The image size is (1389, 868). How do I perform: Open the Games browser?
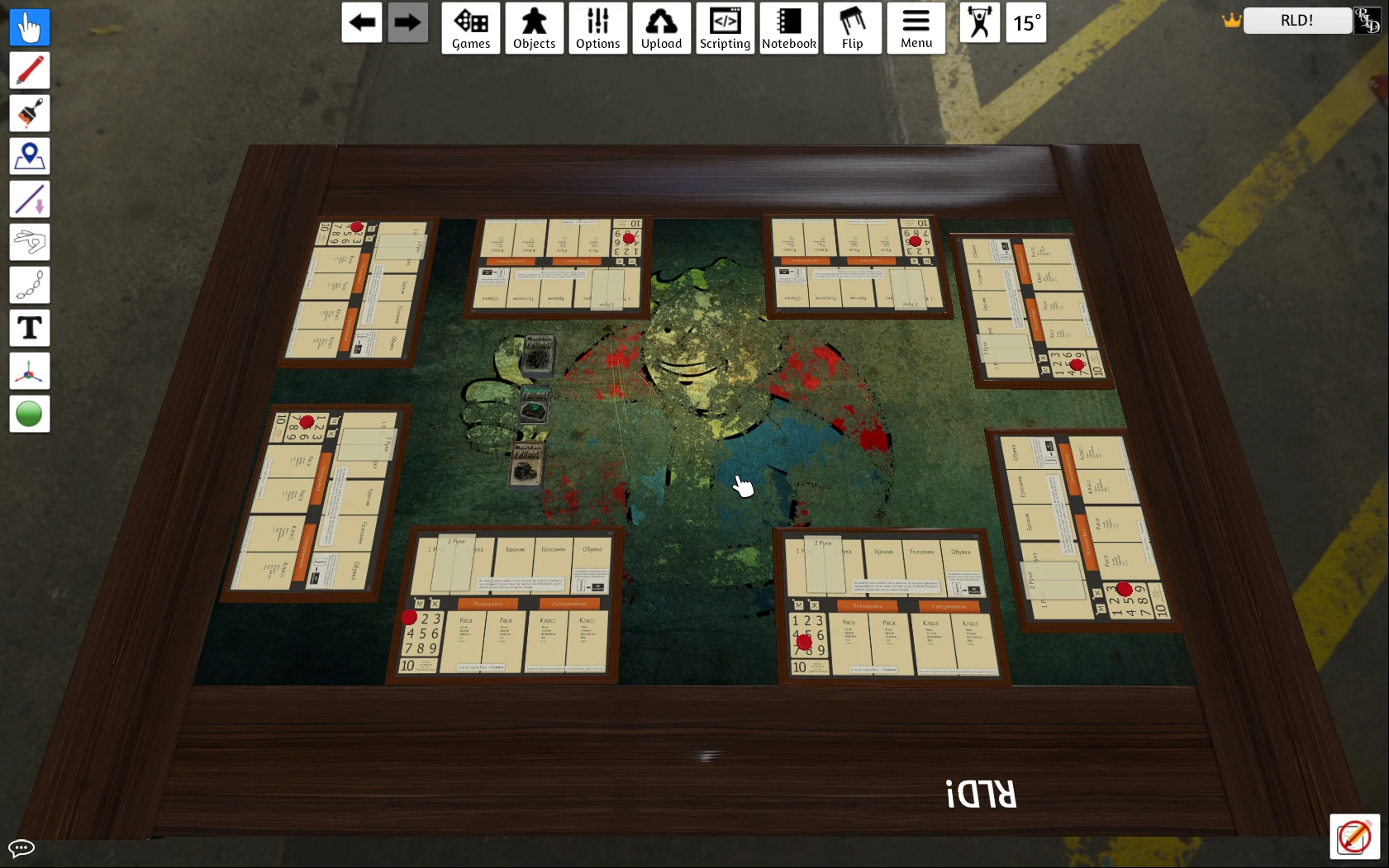[x=471, y=28]
